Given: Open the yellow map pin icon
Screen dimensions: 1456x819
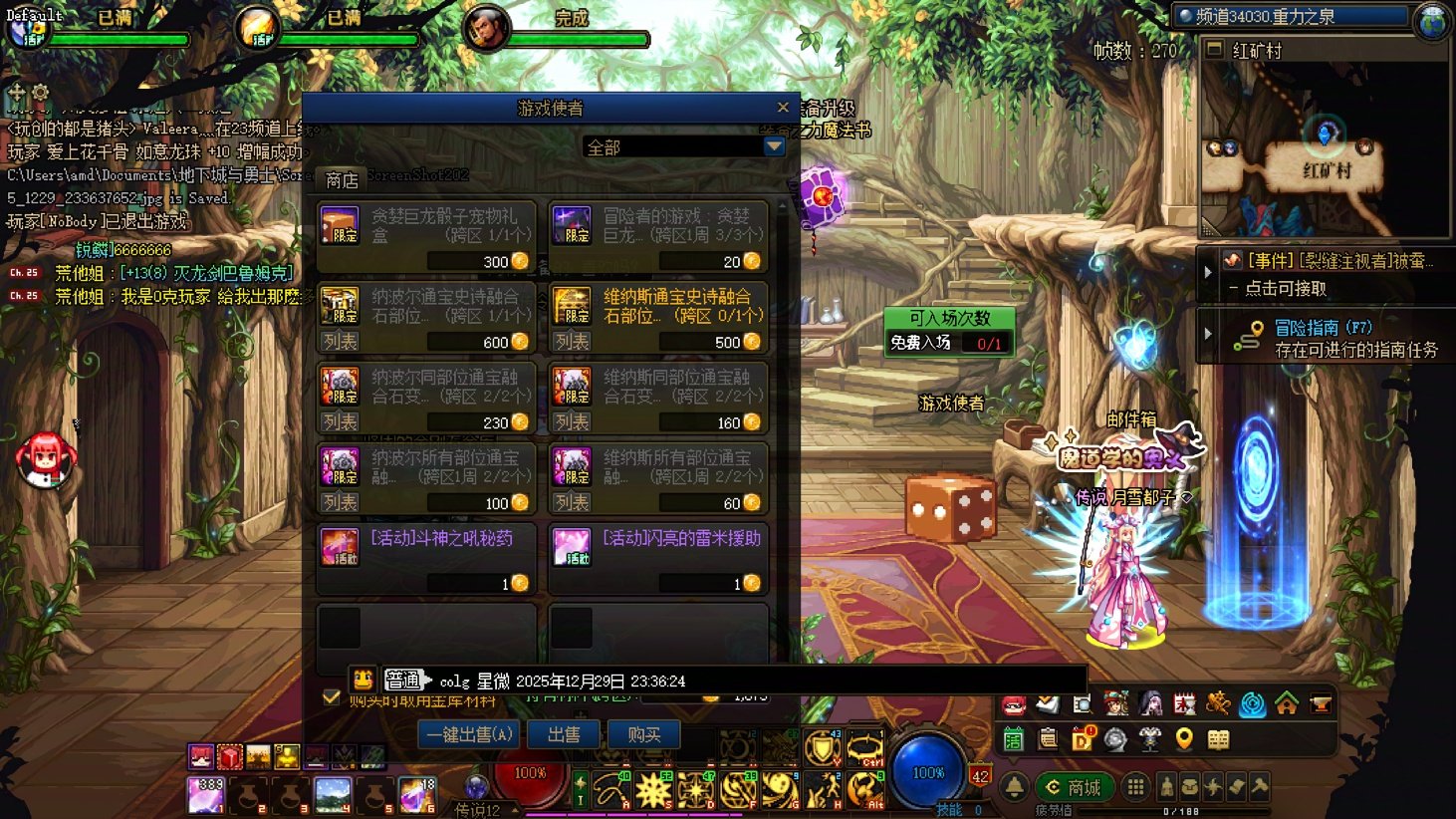Looking at the screenshot, I should (x=1184, y=739).
